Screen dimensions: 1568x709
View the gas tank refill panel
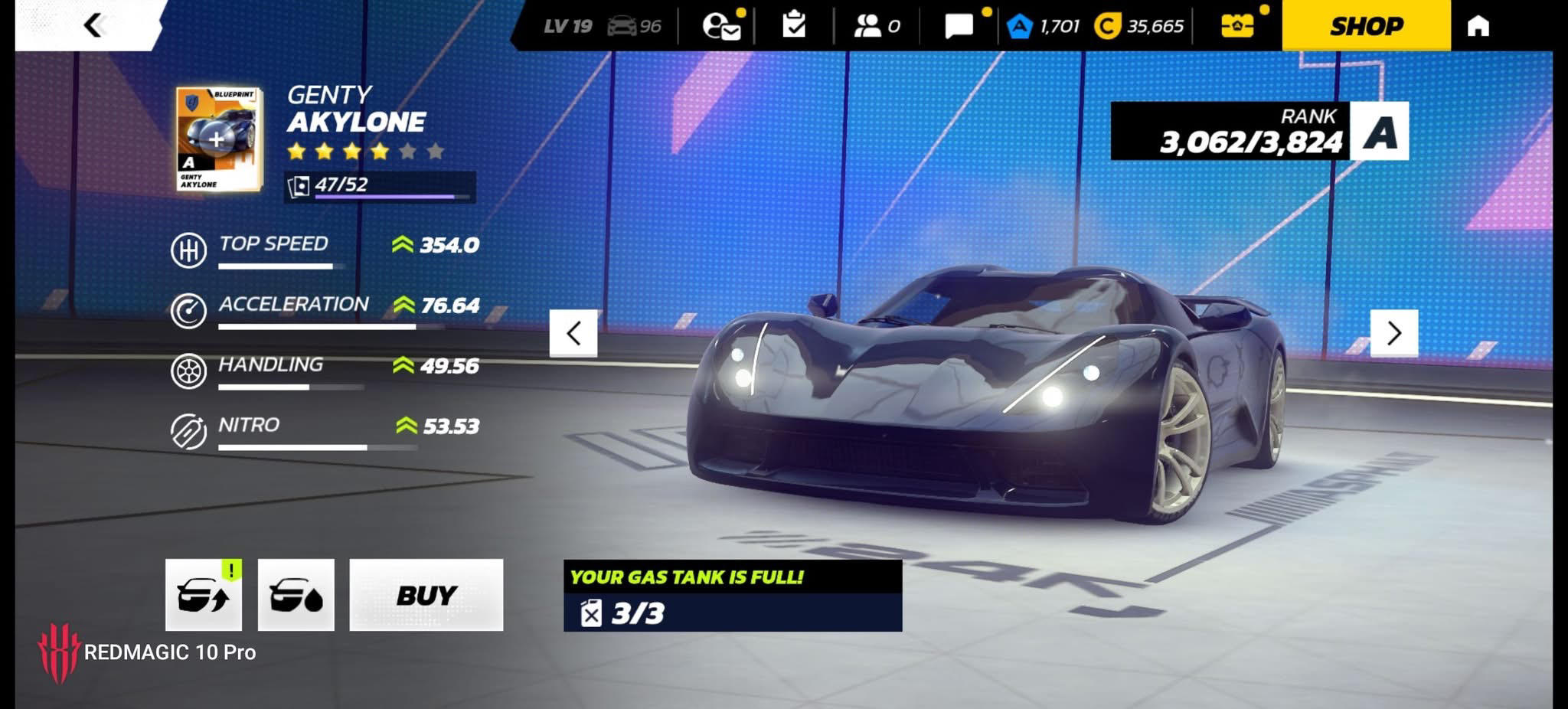point(732,596)
